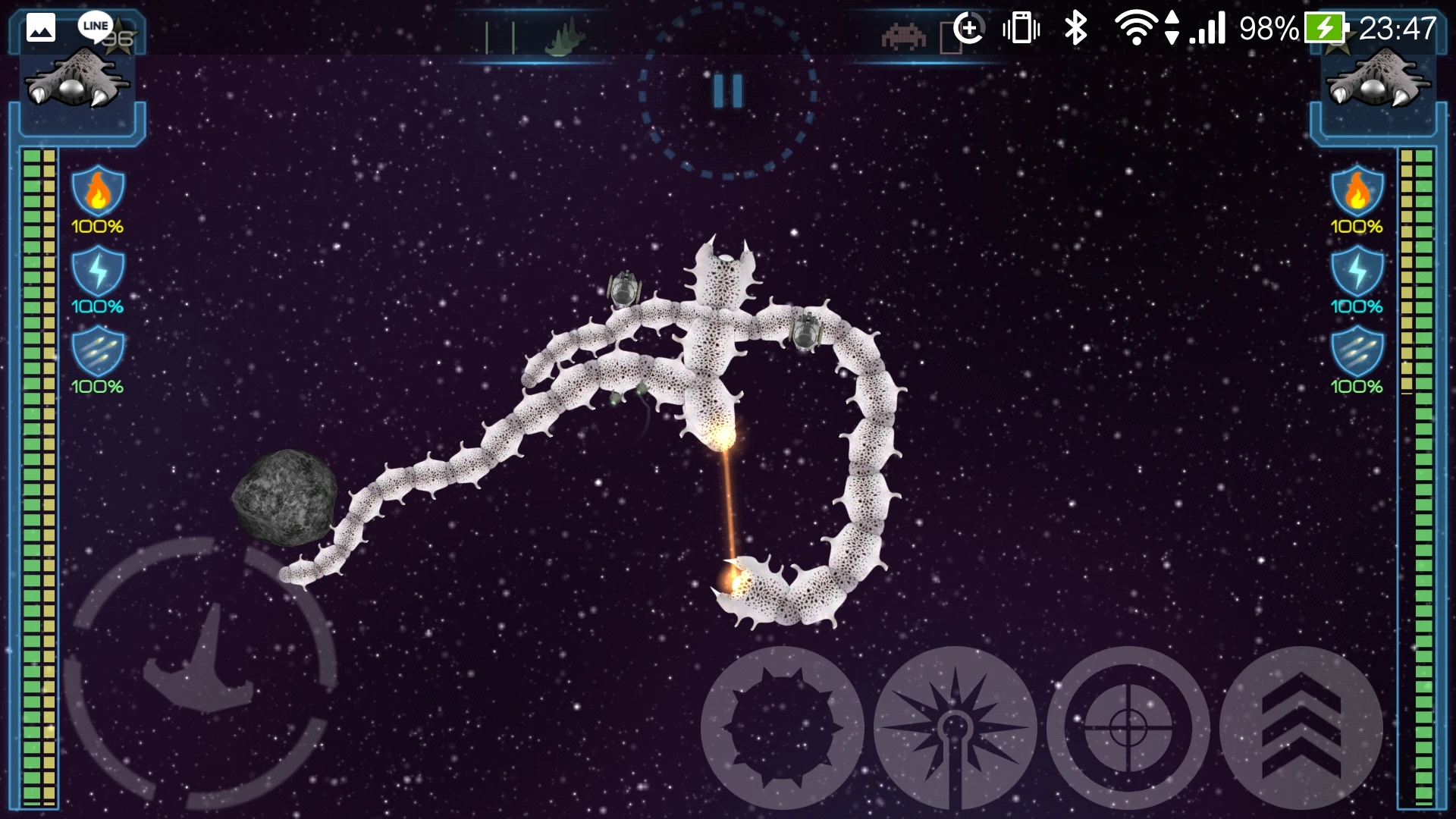The image size is (1456, 819).
Task: Pause the game with the pause button
Action: pos(727,91)
